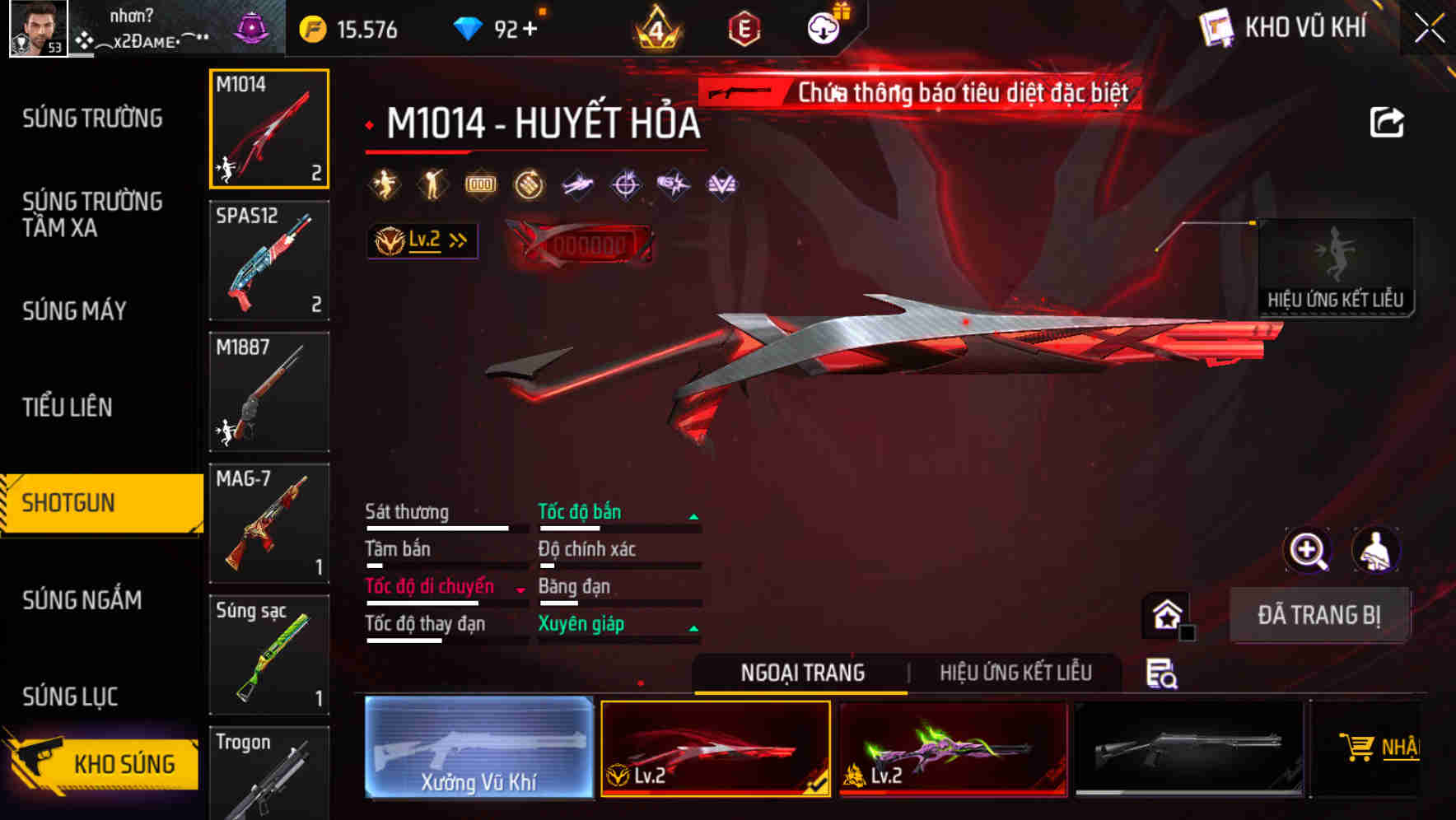Select the SPAS12 weapon thumbnail
This screenshot has height=820, width=1456.
pyautogui.click(x=269, y=259)
